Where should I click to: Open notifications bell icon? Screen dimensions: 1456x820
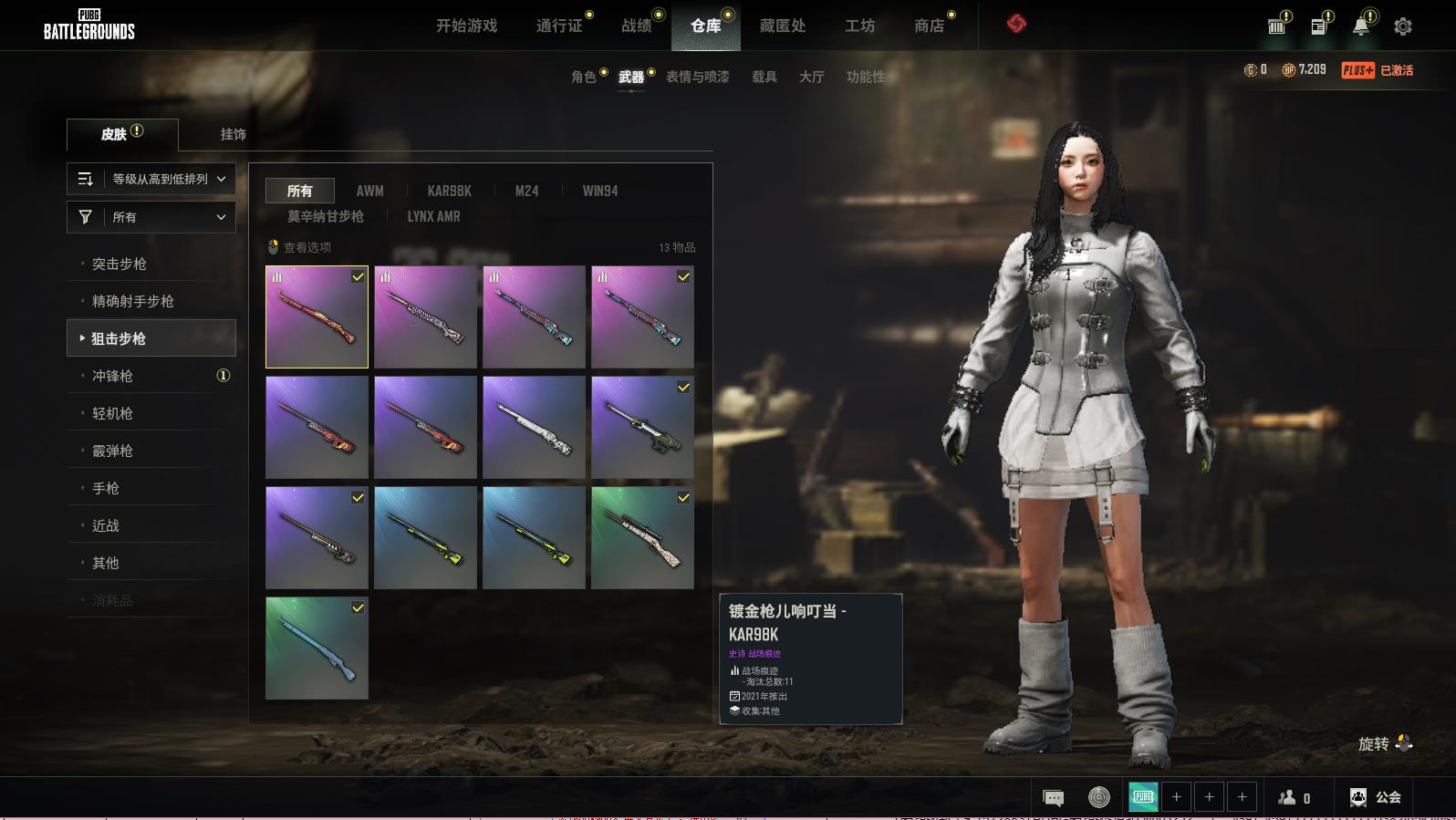coord(1361,26)
